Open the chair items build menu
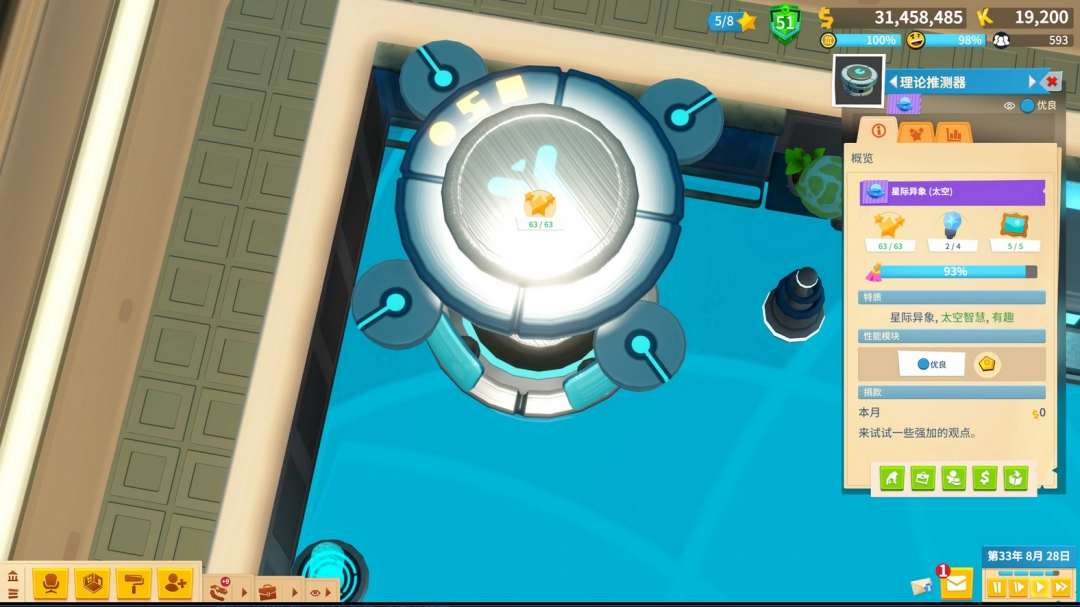Image resolution: width=1080 pixels, height=607 pixels. point(50,583)
